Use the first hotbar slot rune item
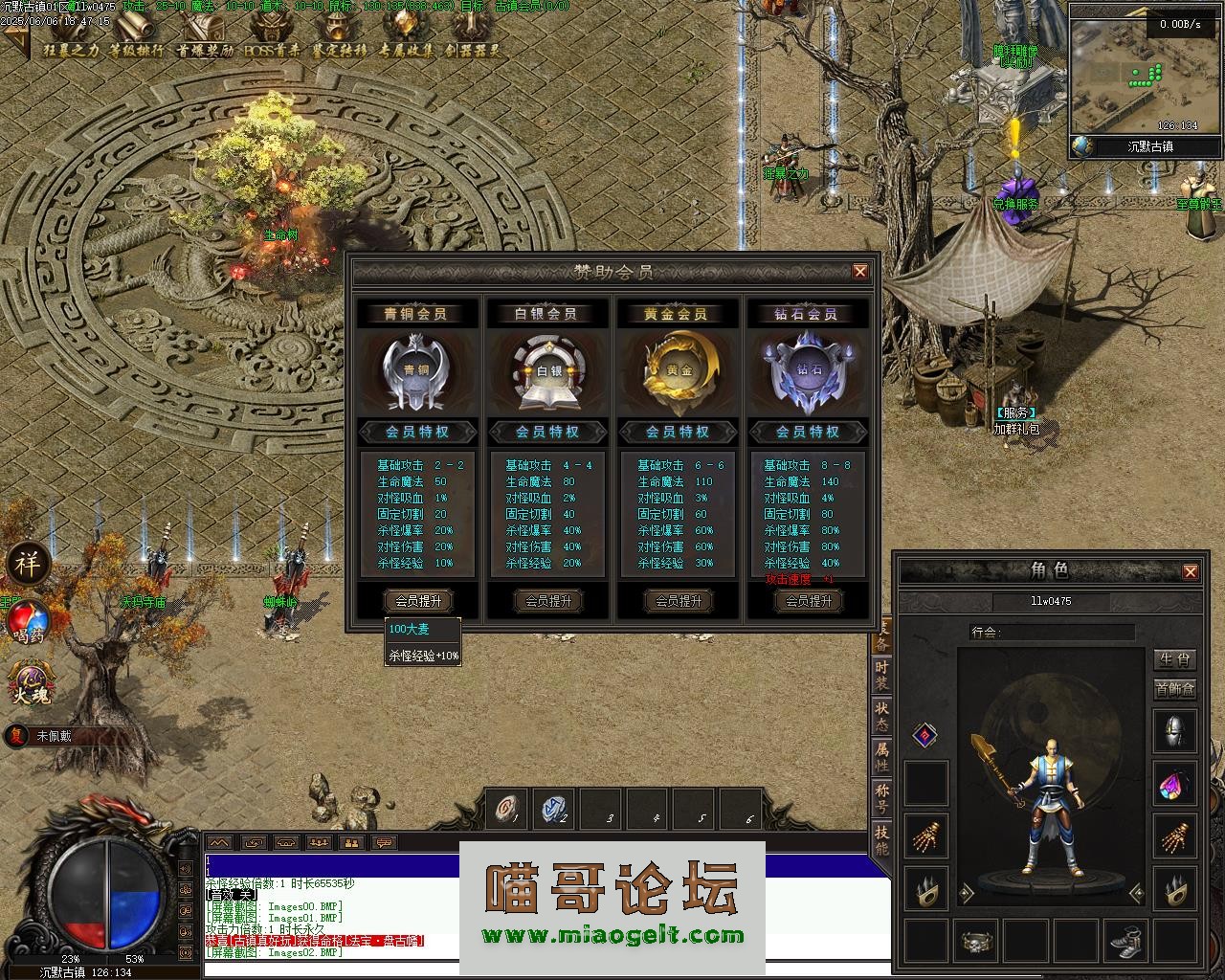Viewport: 1225px width, 980px height. (507, 811)
